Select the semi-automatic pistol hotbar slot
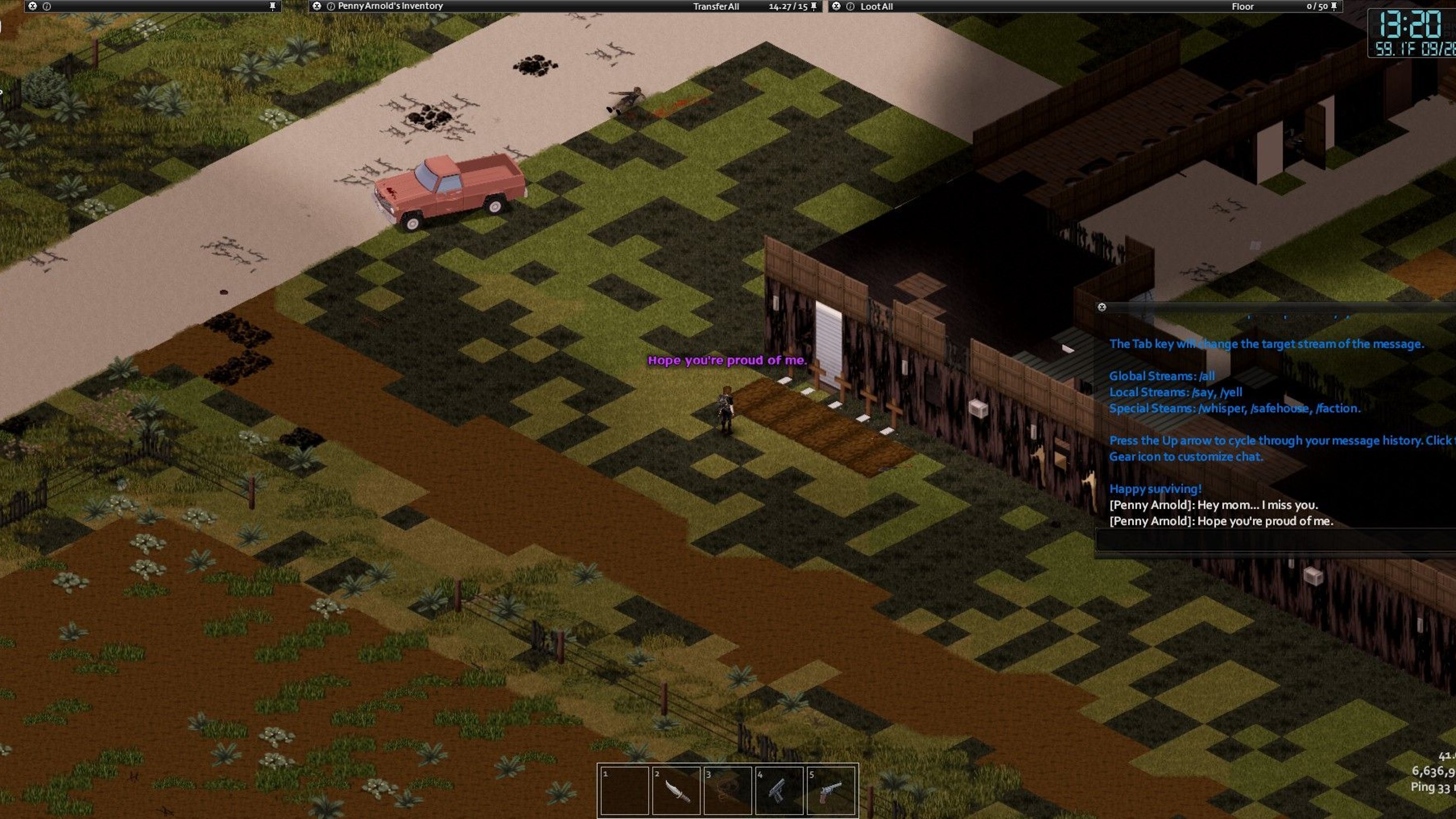The height and width of the screenshot is (819, 1456). [779, 790]
